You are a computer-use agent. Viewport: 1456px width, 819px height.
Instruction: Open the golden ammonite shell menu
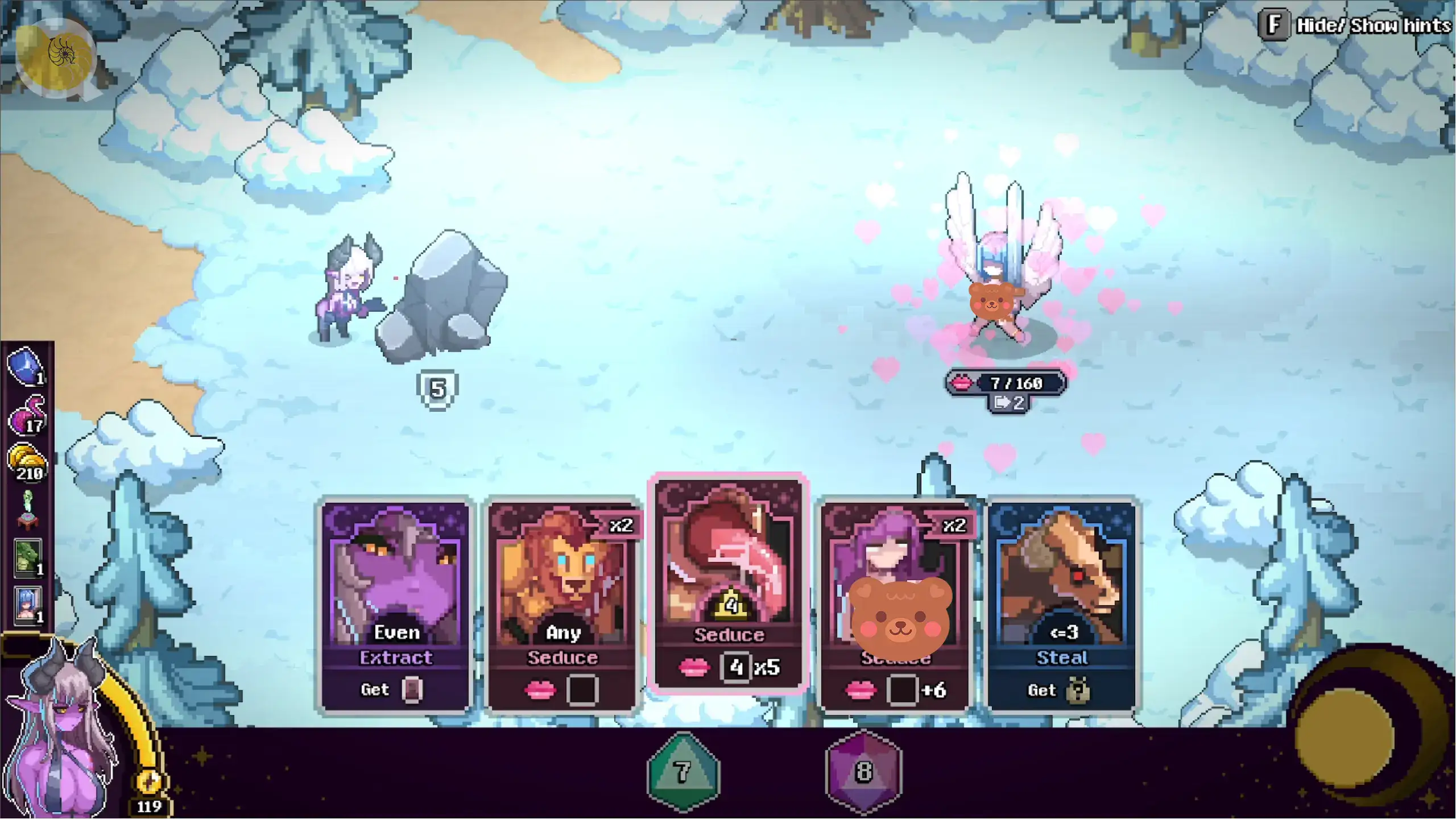[x=56, y=57]
